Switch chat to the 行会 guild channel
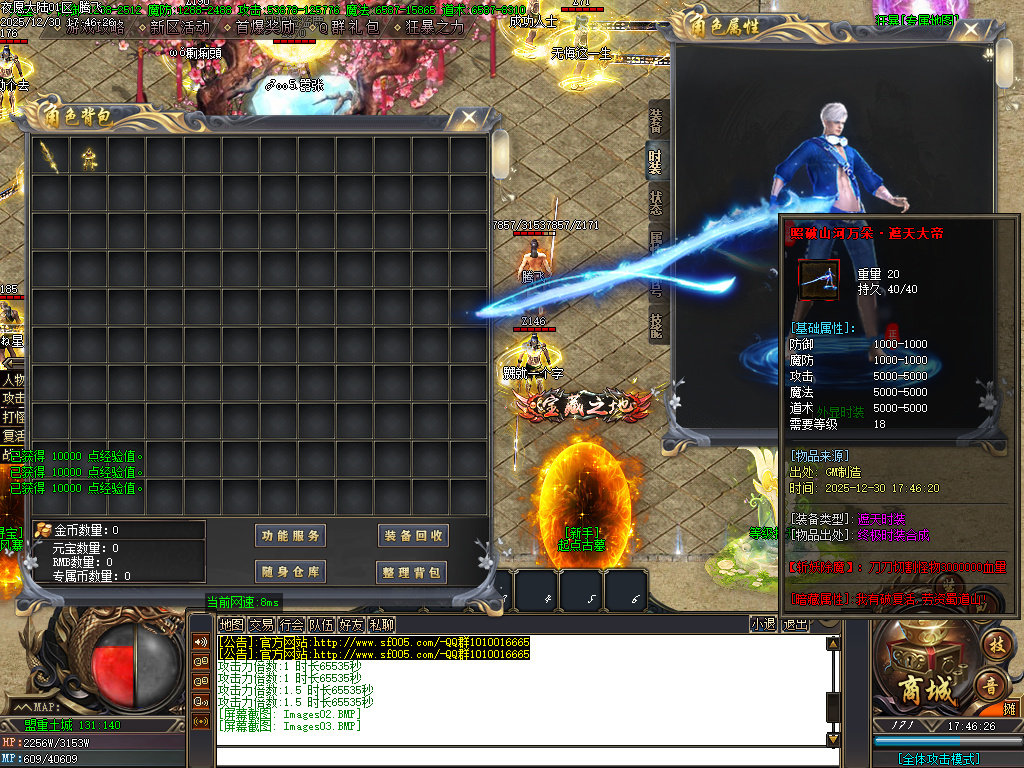Image resolution: width=1024 pixels, height=768 pixels. pyautogui.click(x=292, y=625)
